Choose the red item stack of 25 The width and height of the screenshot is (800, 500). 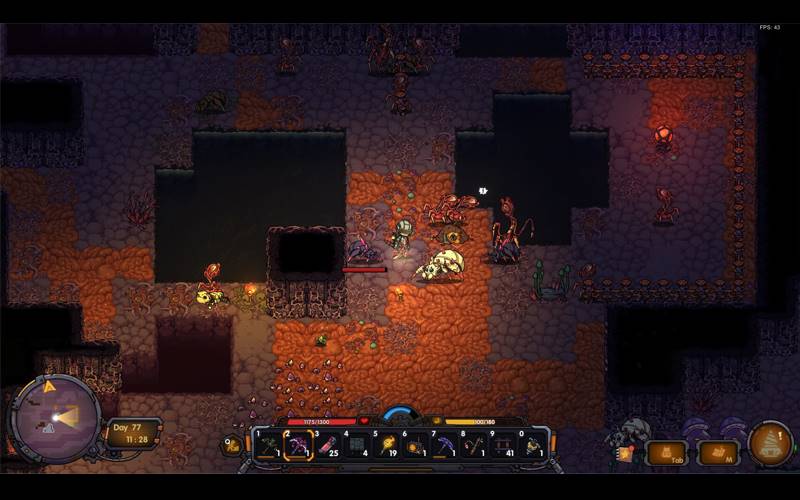[x=328, y=445]
